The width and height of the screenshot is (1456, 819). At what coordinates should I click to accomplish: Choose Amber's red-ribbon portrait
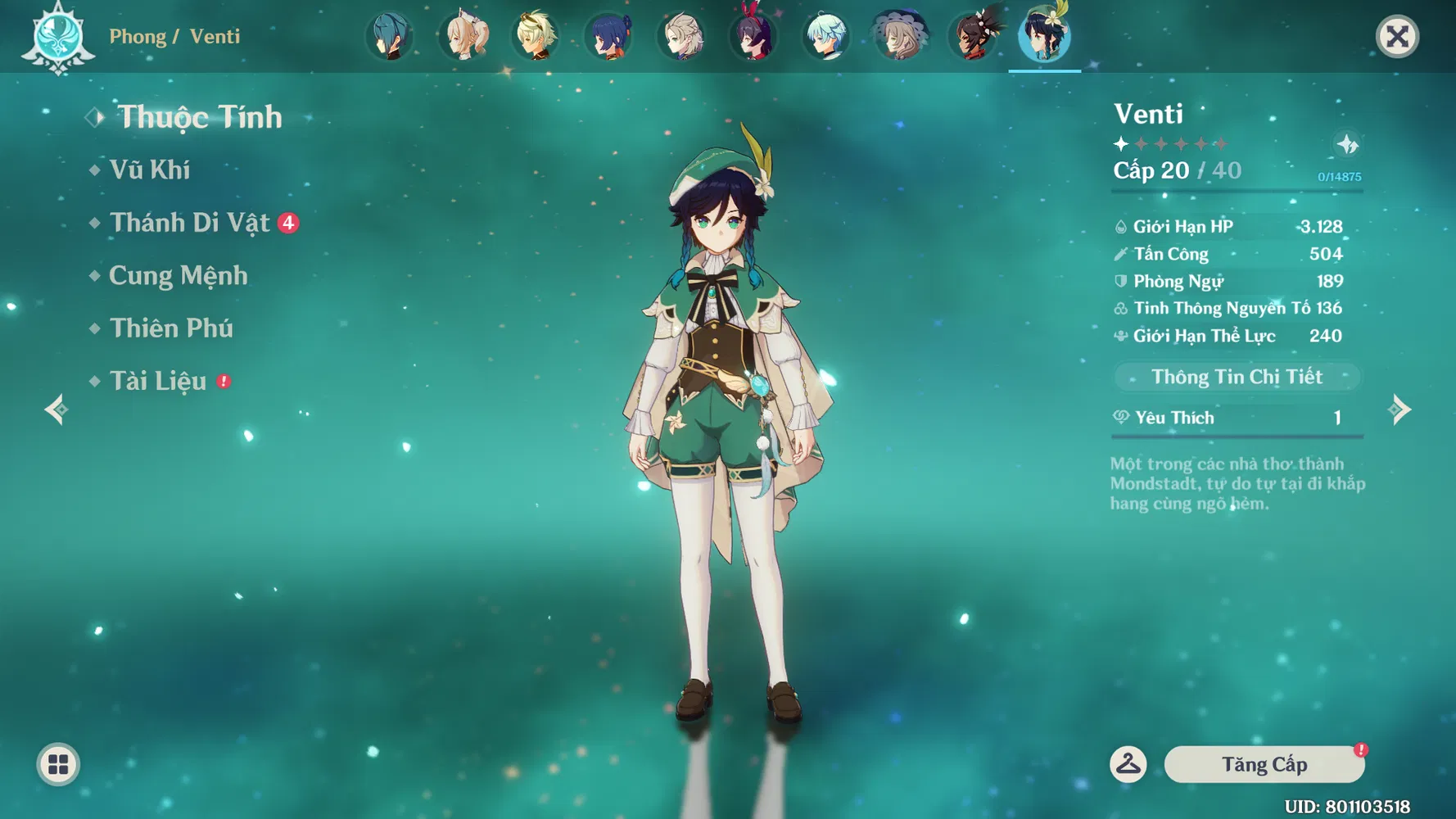(753, 37)
